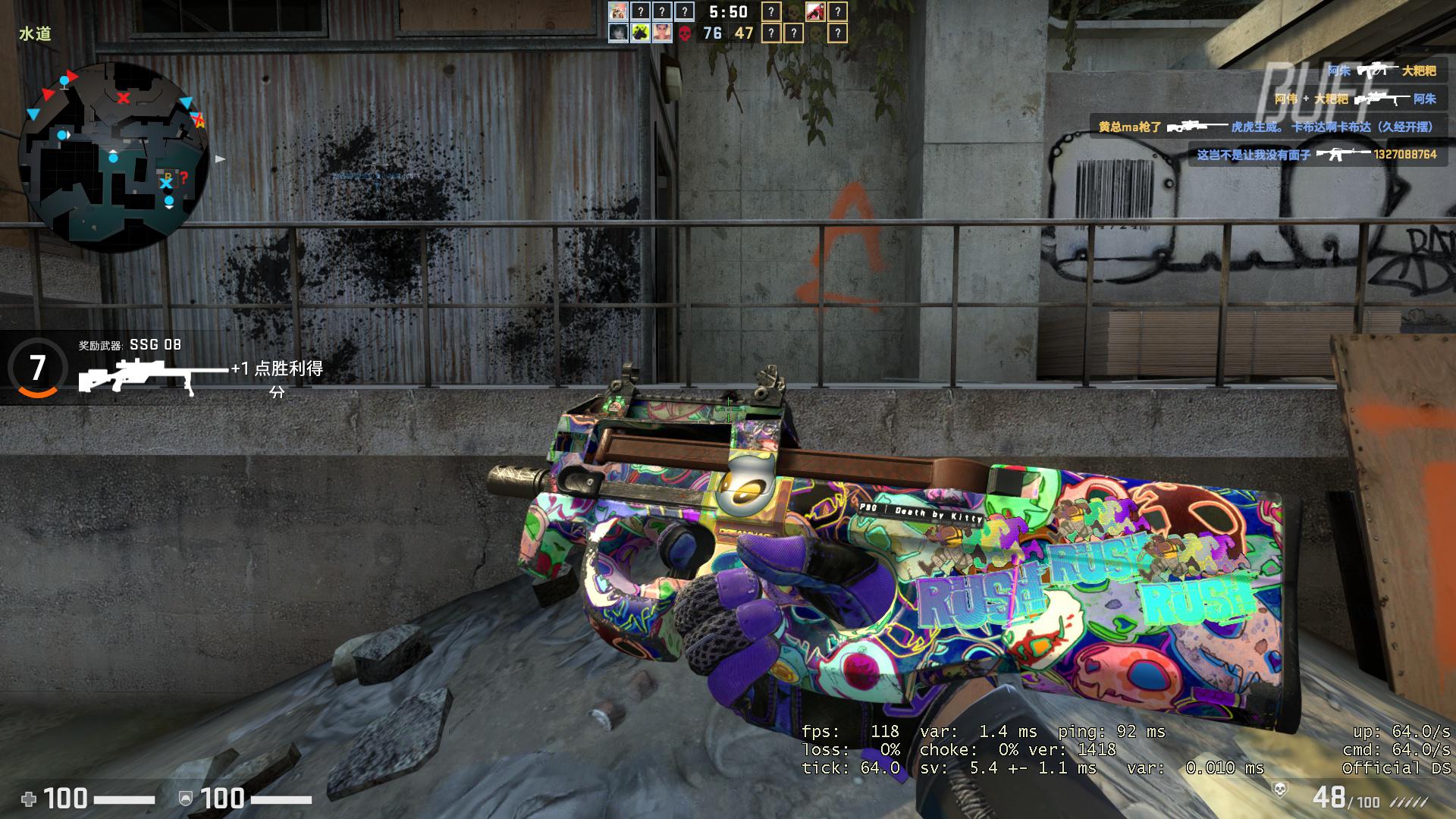Select the kill feed entry starting with 黄总ma枪了
This screenshot has height=819, width=1456.
coord(1265,127)
